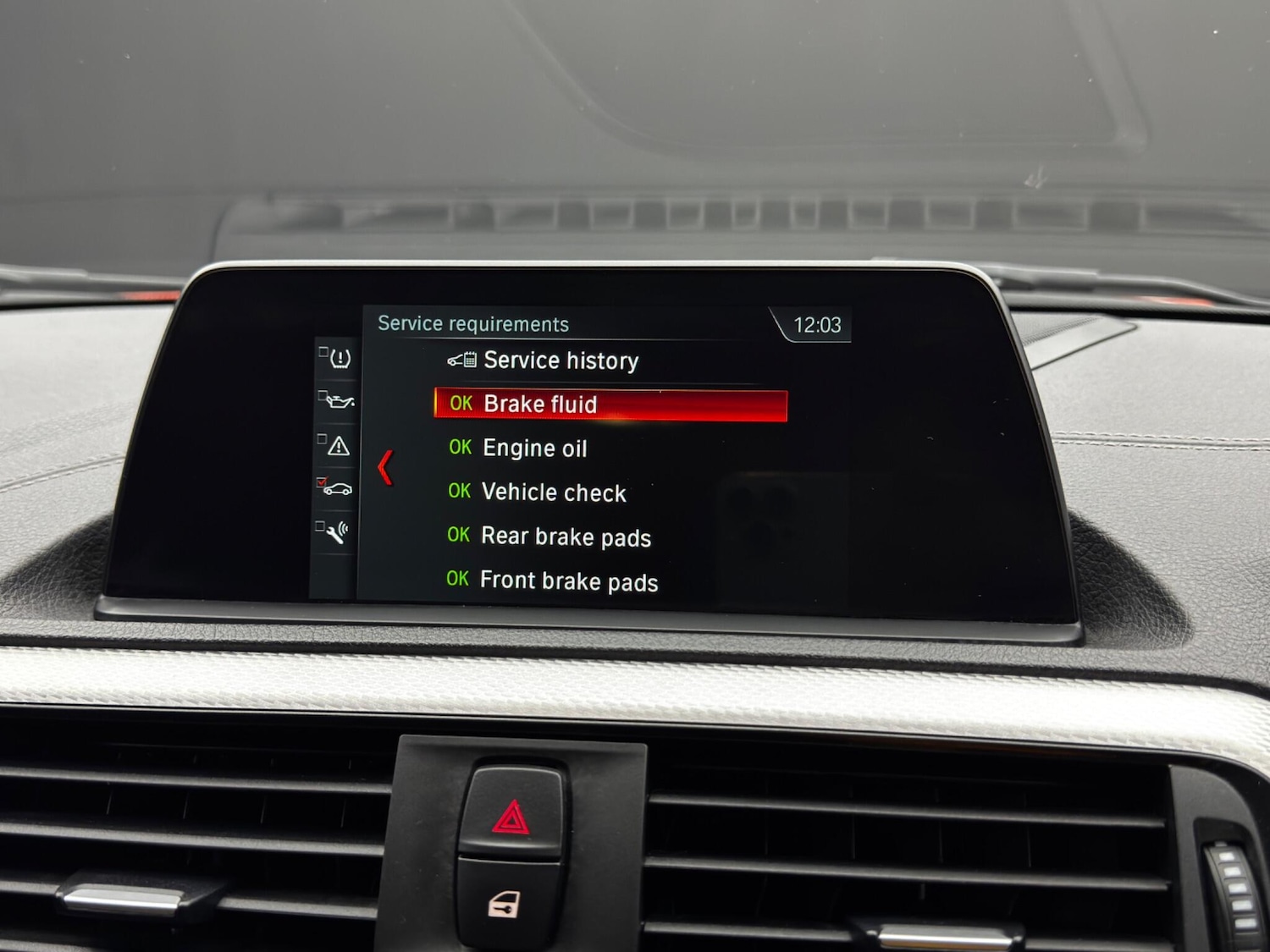1270x952 pixels.
Task: Uncheck the vehicle silhouette checkbox
Action: click(323, 482)
